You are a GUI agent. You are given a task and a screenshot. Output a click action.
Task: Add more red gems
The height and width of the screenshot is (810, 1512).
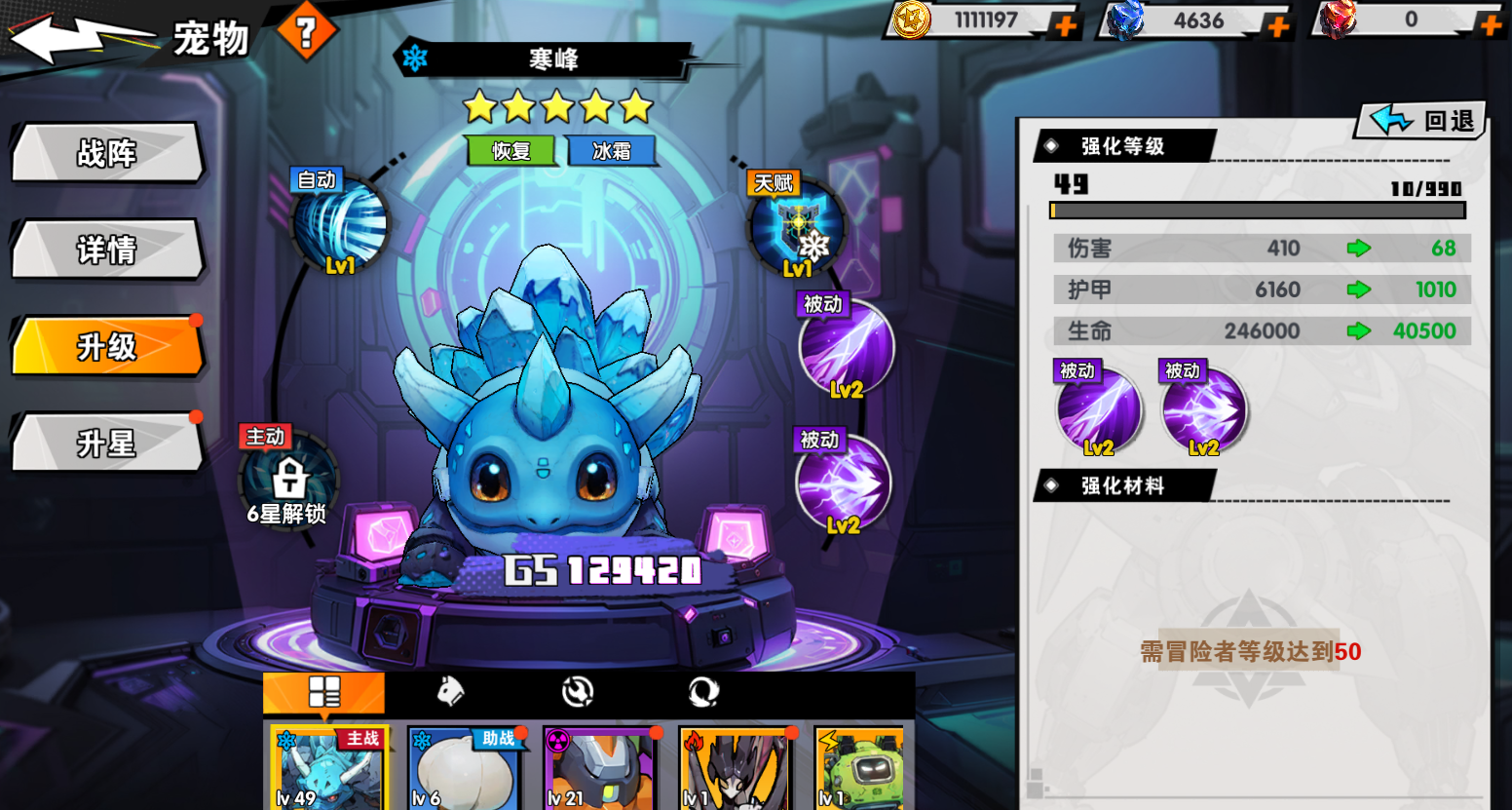(1490, 25)
